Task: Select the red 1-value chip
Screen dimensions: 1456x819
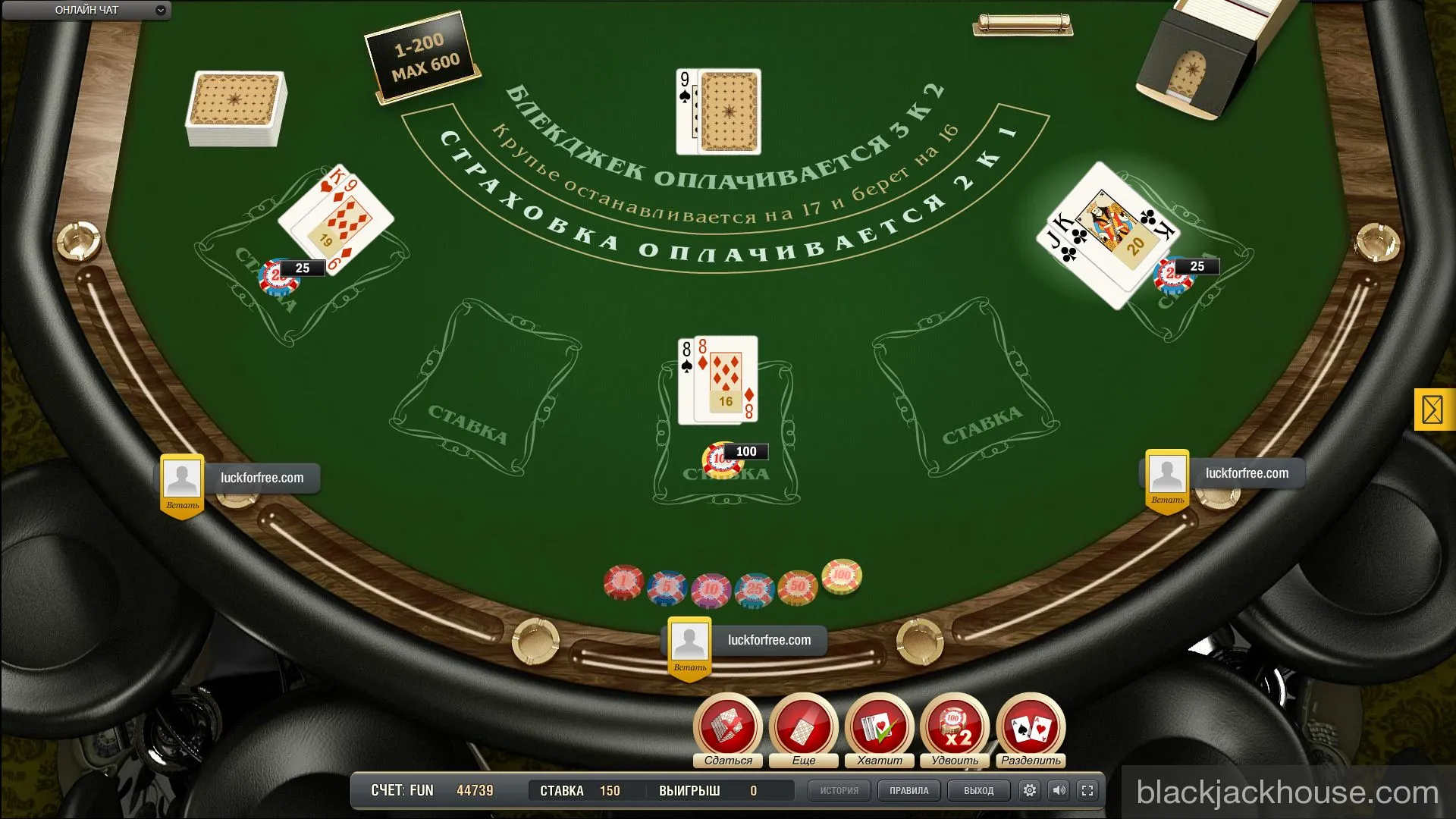Action: [623, 580]
